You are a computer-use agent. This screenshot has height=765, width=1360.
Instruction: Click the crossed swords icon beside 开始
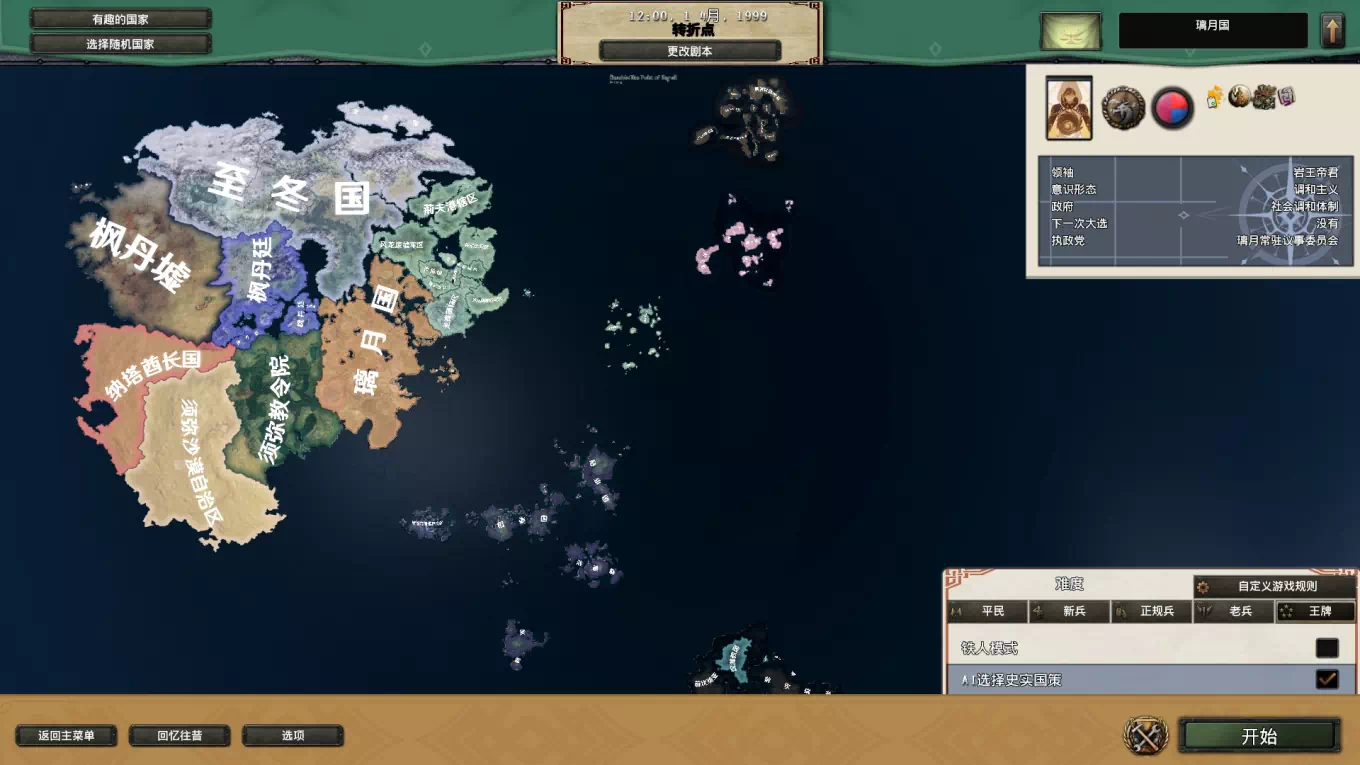(x=1146, y=736)
